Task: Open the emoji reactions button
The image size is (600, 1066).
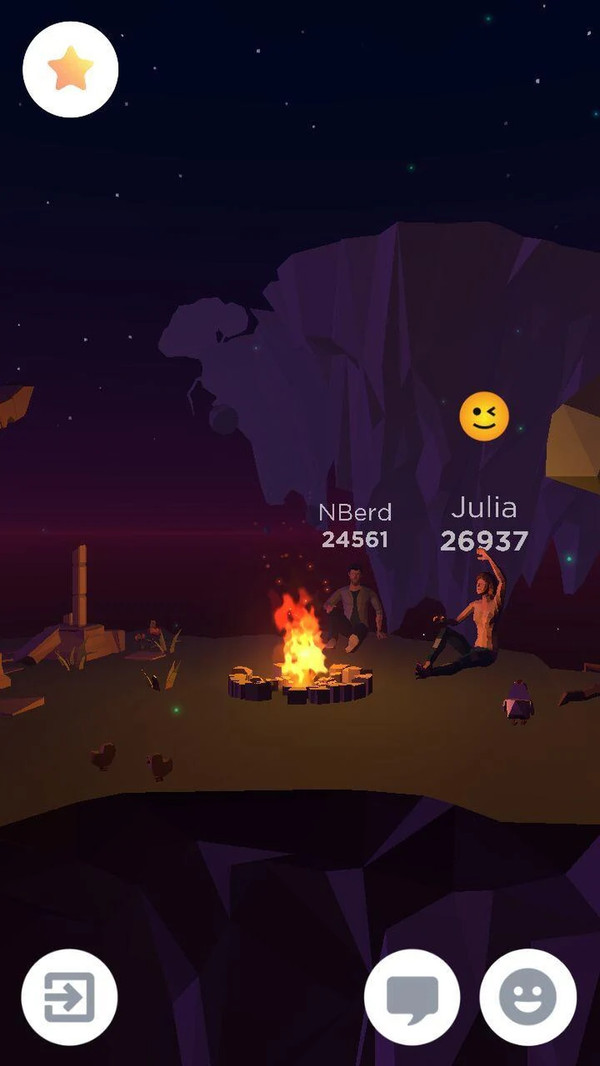Action: coord(527,996)
